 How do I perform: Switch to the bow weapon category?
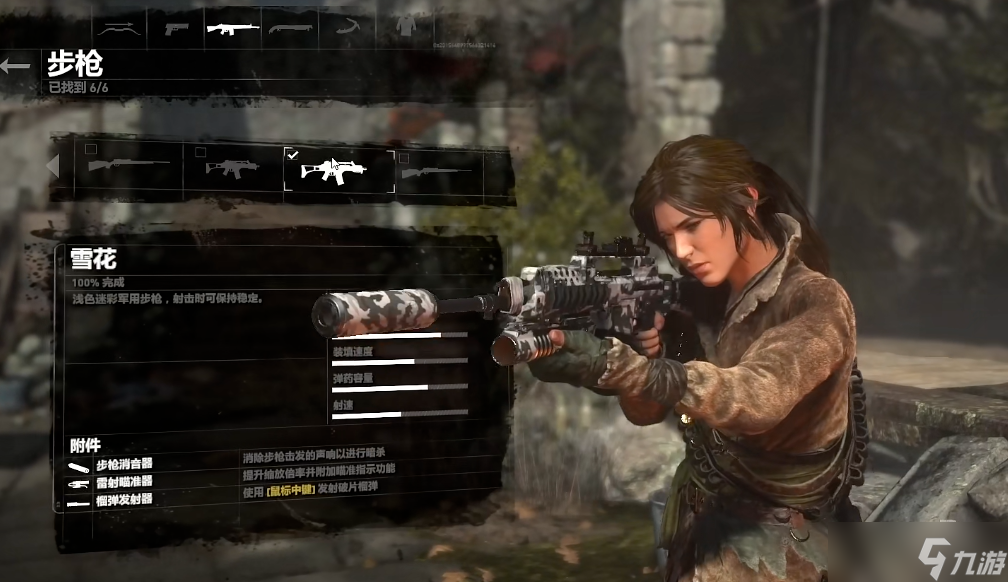(118, 28)
